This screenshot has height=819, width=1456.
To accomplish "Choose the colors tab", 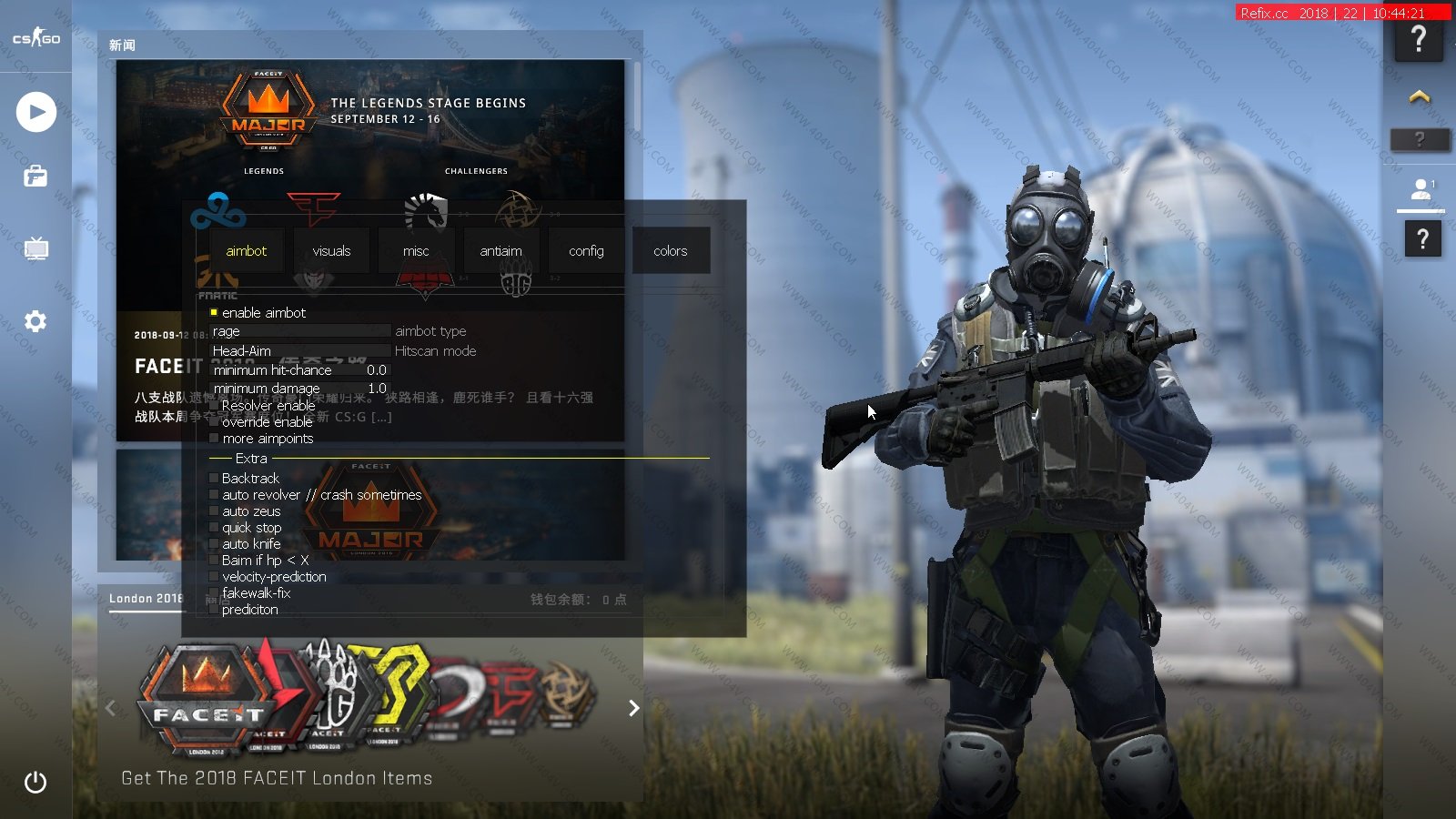I will tap(671, 251).
